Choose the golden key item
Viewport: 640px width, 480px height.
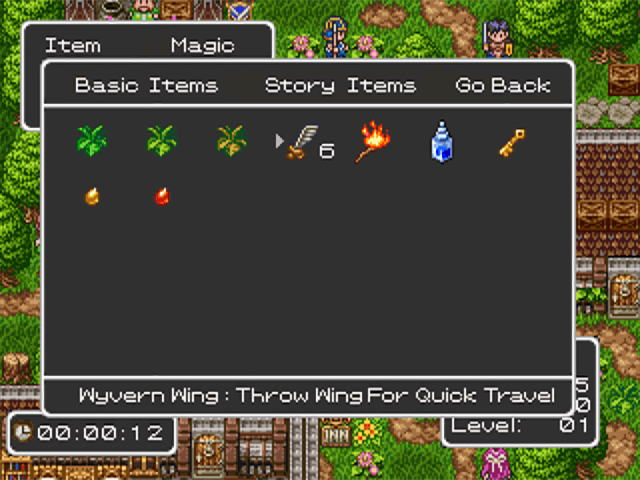click(x=512, y=141)
